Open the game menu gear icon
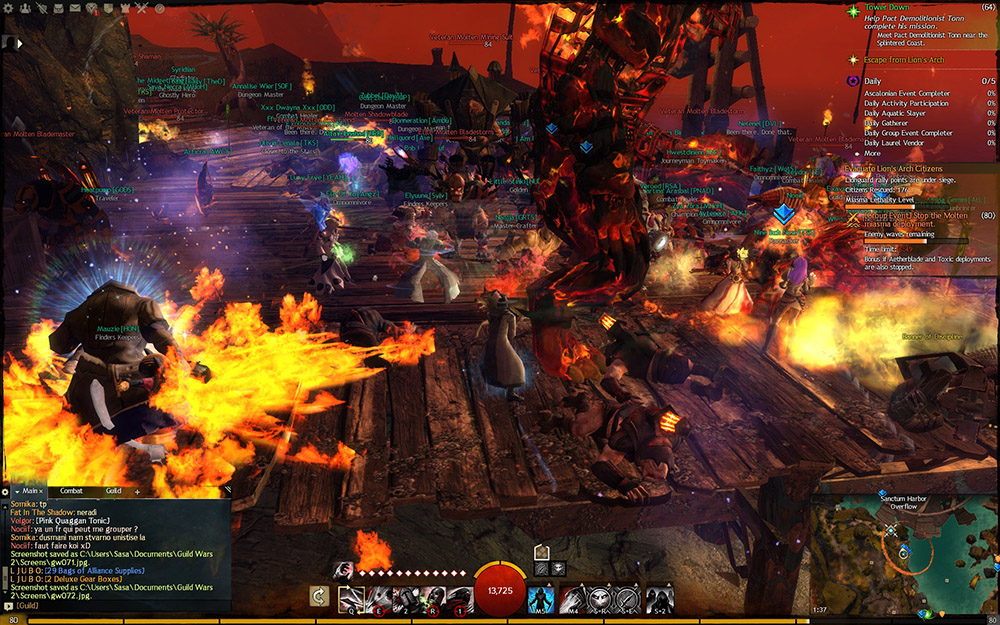This screenshot has width=1000, height=625. (8, 9)
